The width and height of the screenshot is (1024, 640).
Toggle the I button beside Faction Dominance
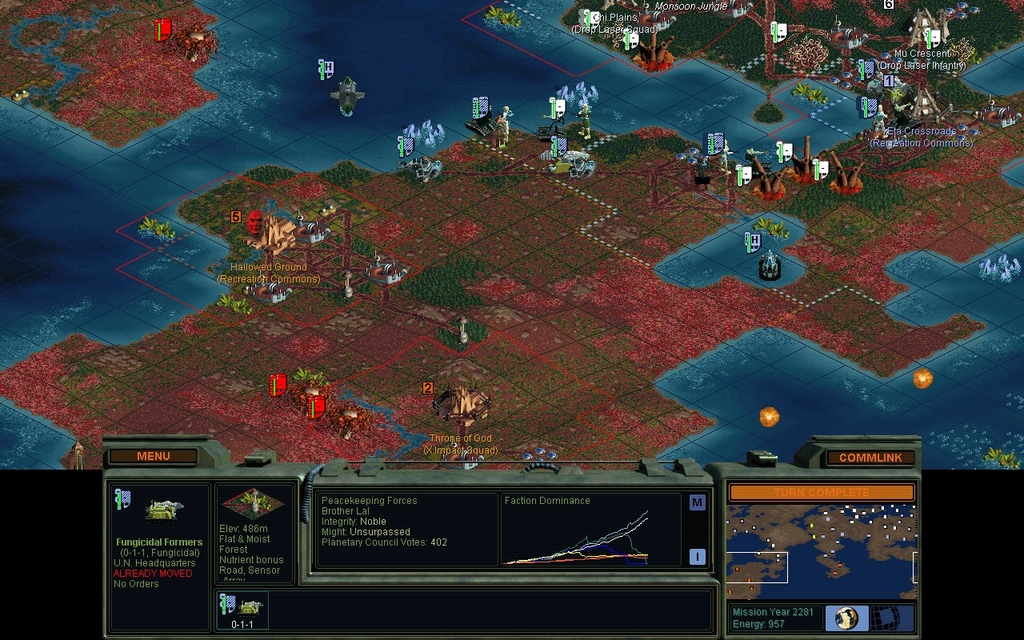tap(697, 557)
